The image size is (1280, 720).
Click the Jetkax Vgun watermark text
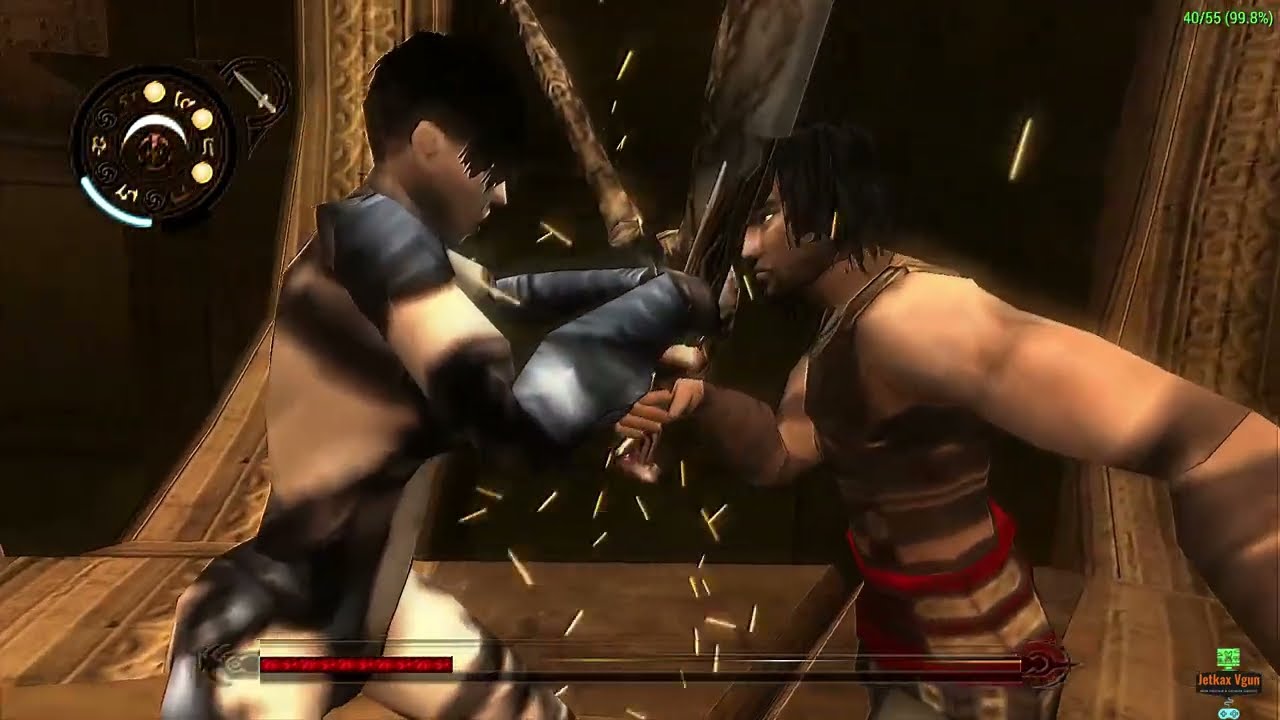[x=1230, y=680]
